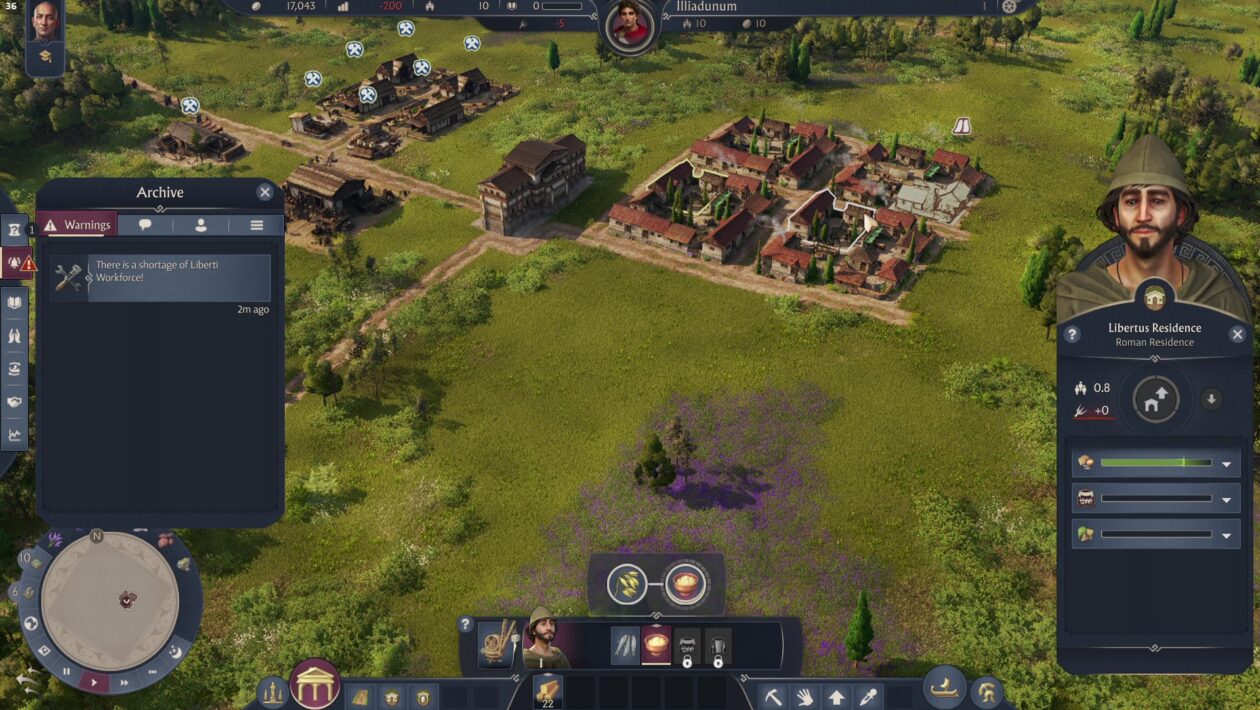The image size is (1260, 710).
Task: Set game speed to fast forward
Action: [x=125, y=683]
